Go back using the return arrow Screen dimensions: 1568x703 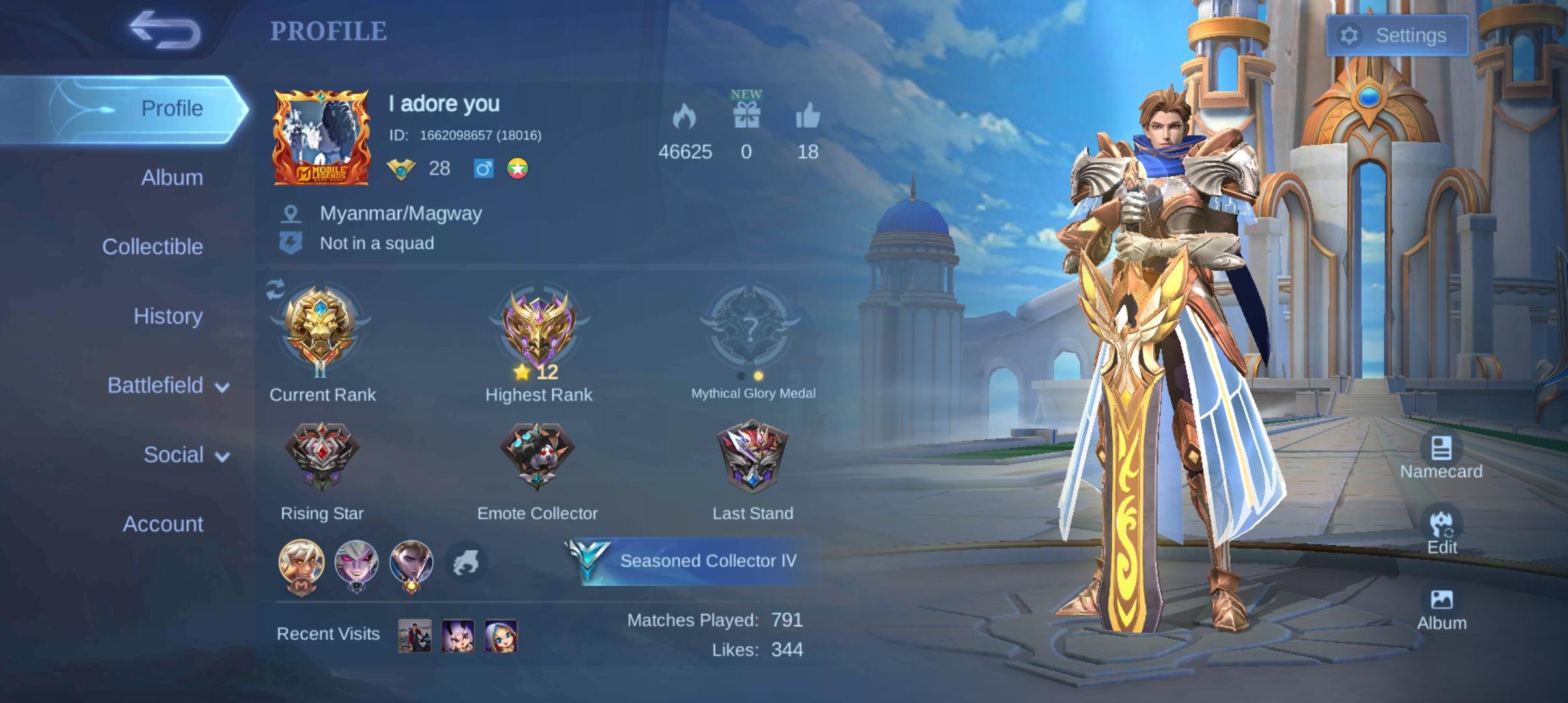(164, 30)
